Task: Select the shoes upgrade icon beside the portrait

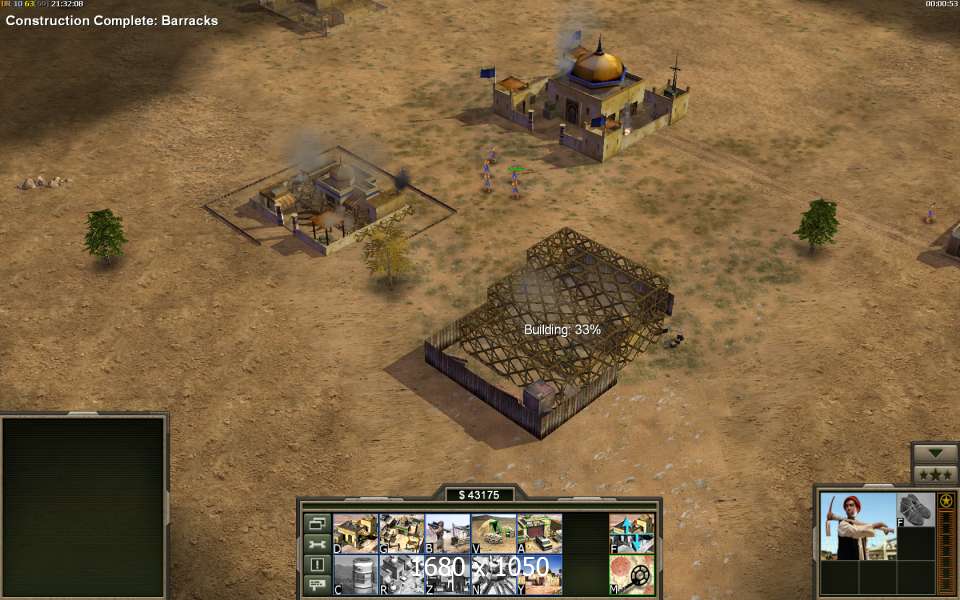Action: [x=915, y=509]
